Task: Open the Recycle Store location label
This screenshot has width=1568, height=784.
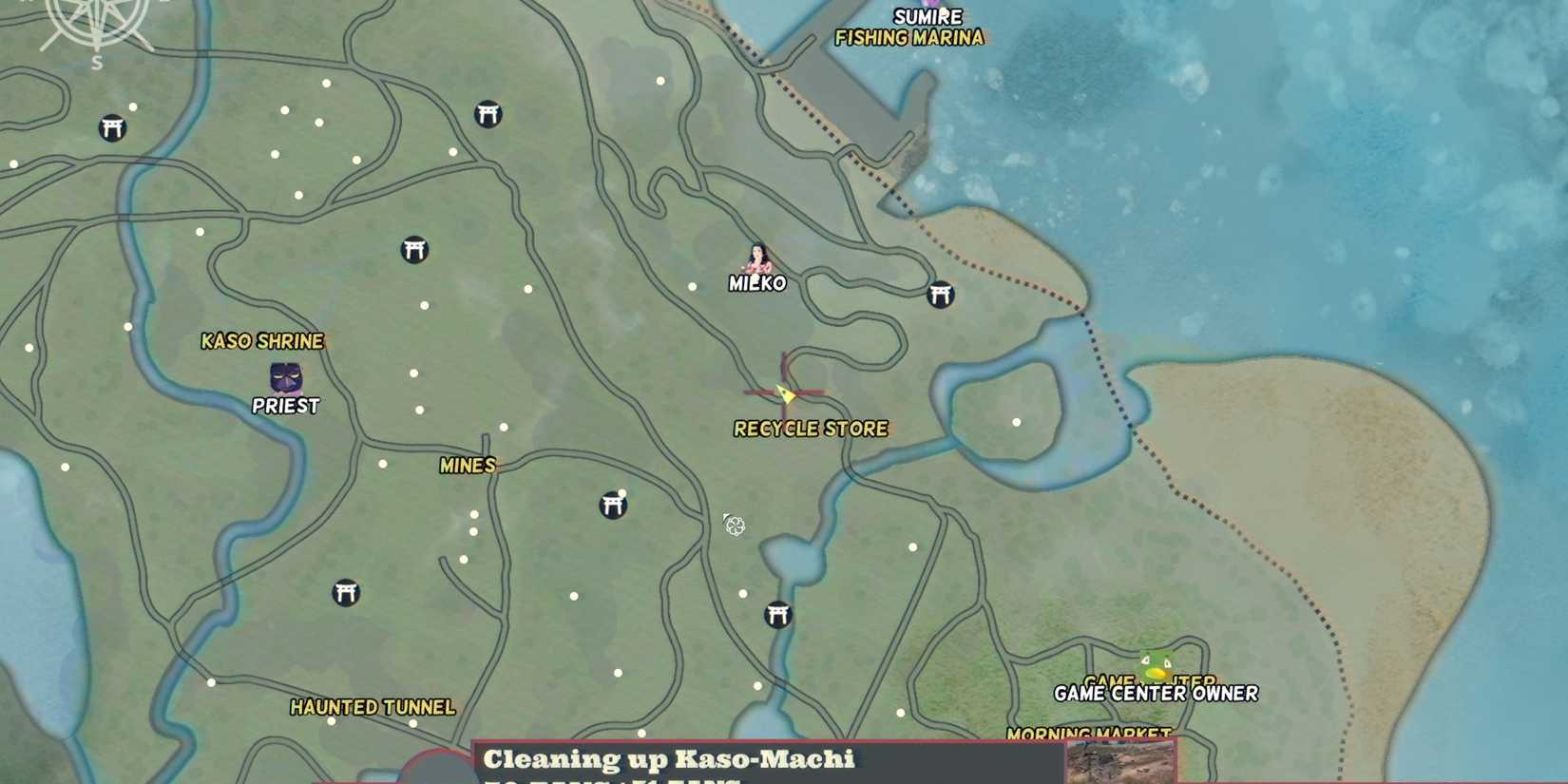Action: [x=810, y=429]
